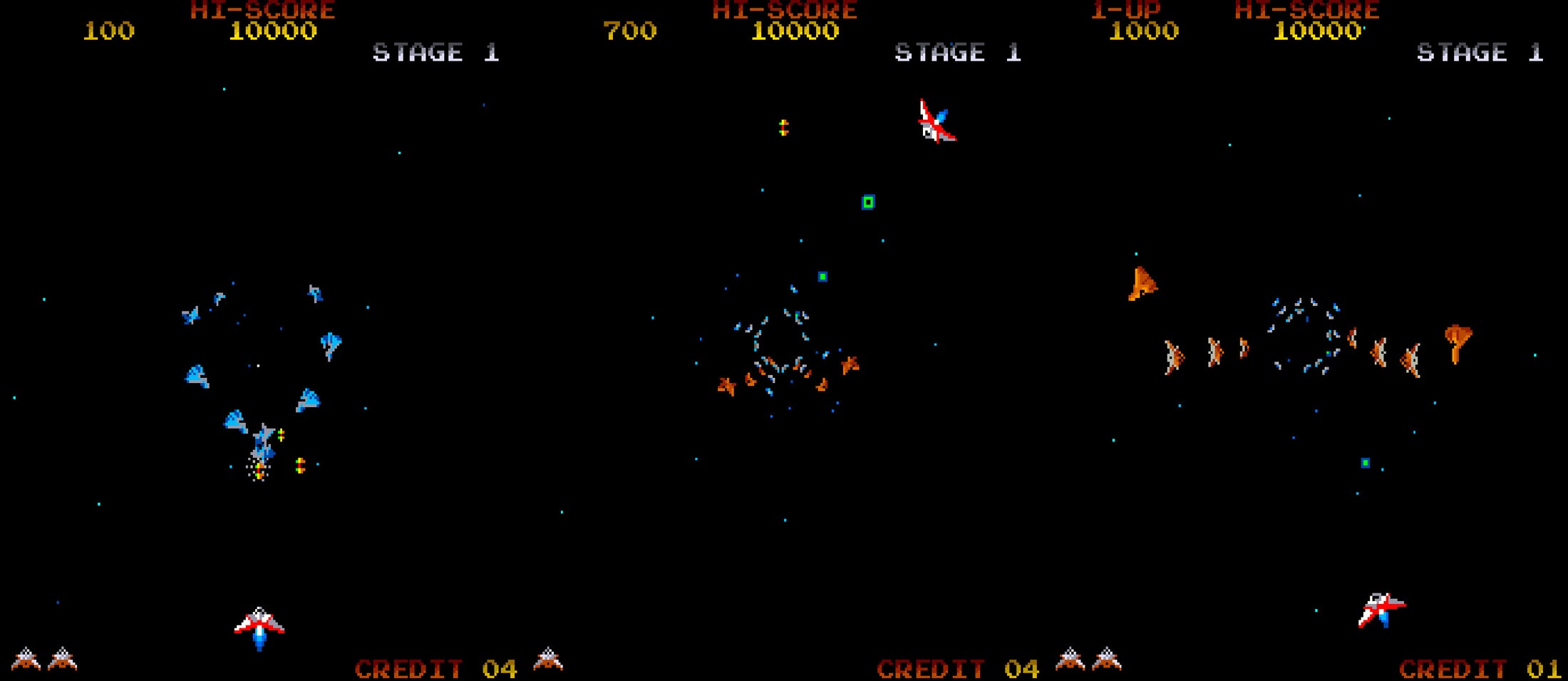The height and width of the screenshot is (681, 1568).
Task: Click the green power-up capsule above the swarm
Action: click(868, 202)
